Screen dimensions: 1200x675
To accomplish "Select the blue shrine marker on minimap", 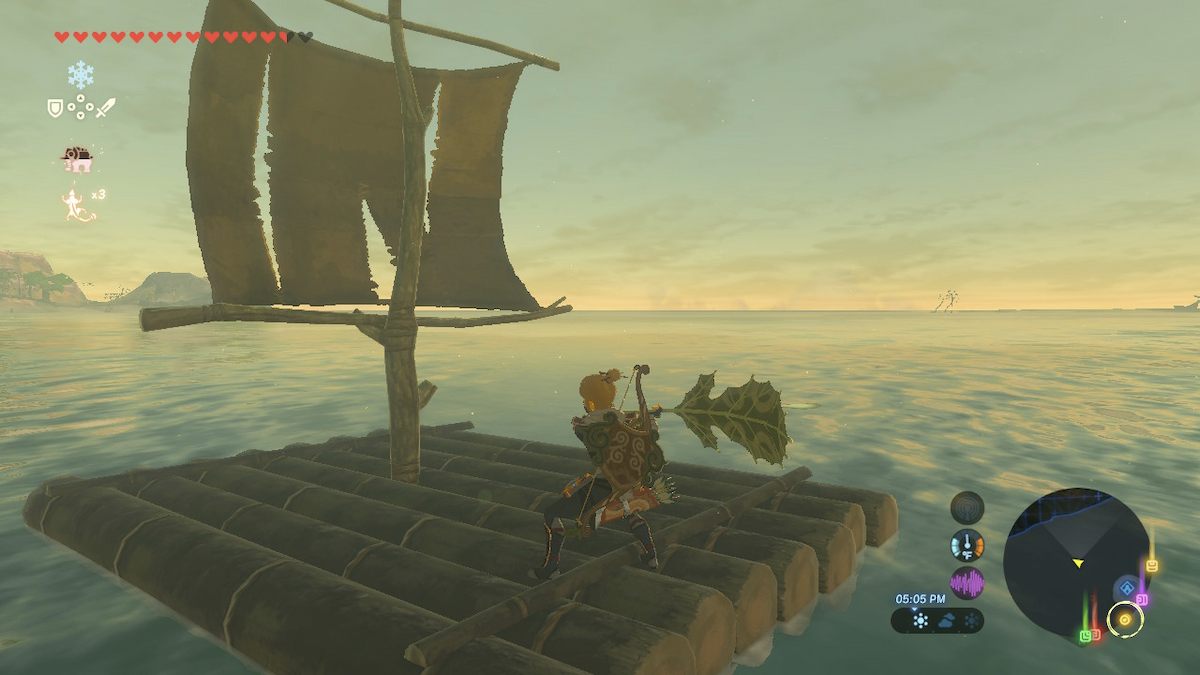I will pos(1128,587).
